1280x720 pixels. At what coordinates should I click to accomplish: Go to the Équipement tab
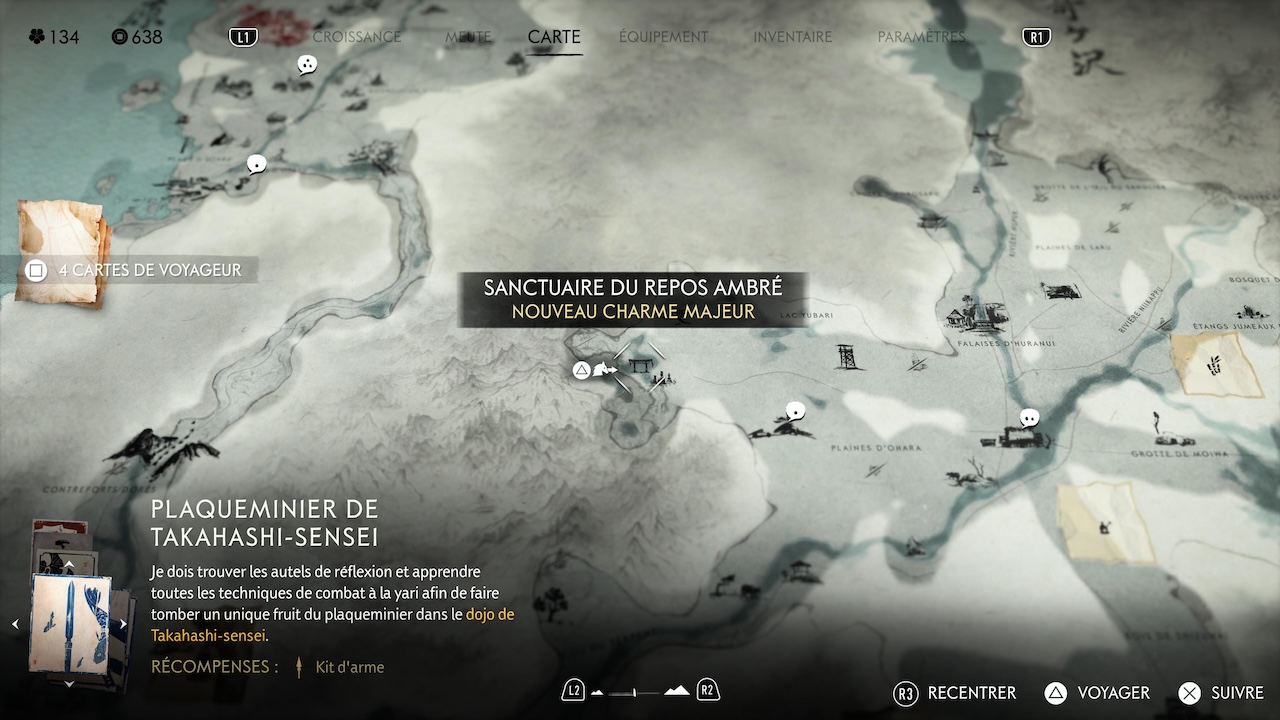click(663, 37)
